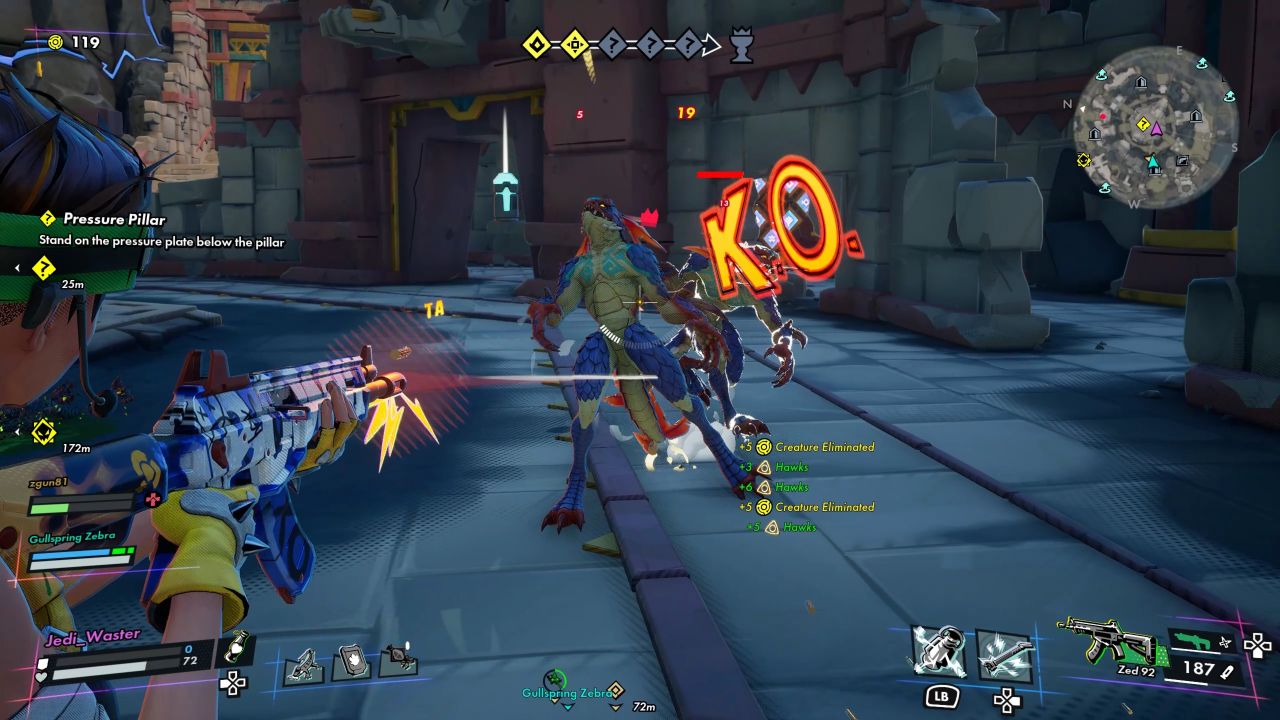The image size is (1280, 720).
Task: Click the gold coin currency icon
Action: point(57,42)
